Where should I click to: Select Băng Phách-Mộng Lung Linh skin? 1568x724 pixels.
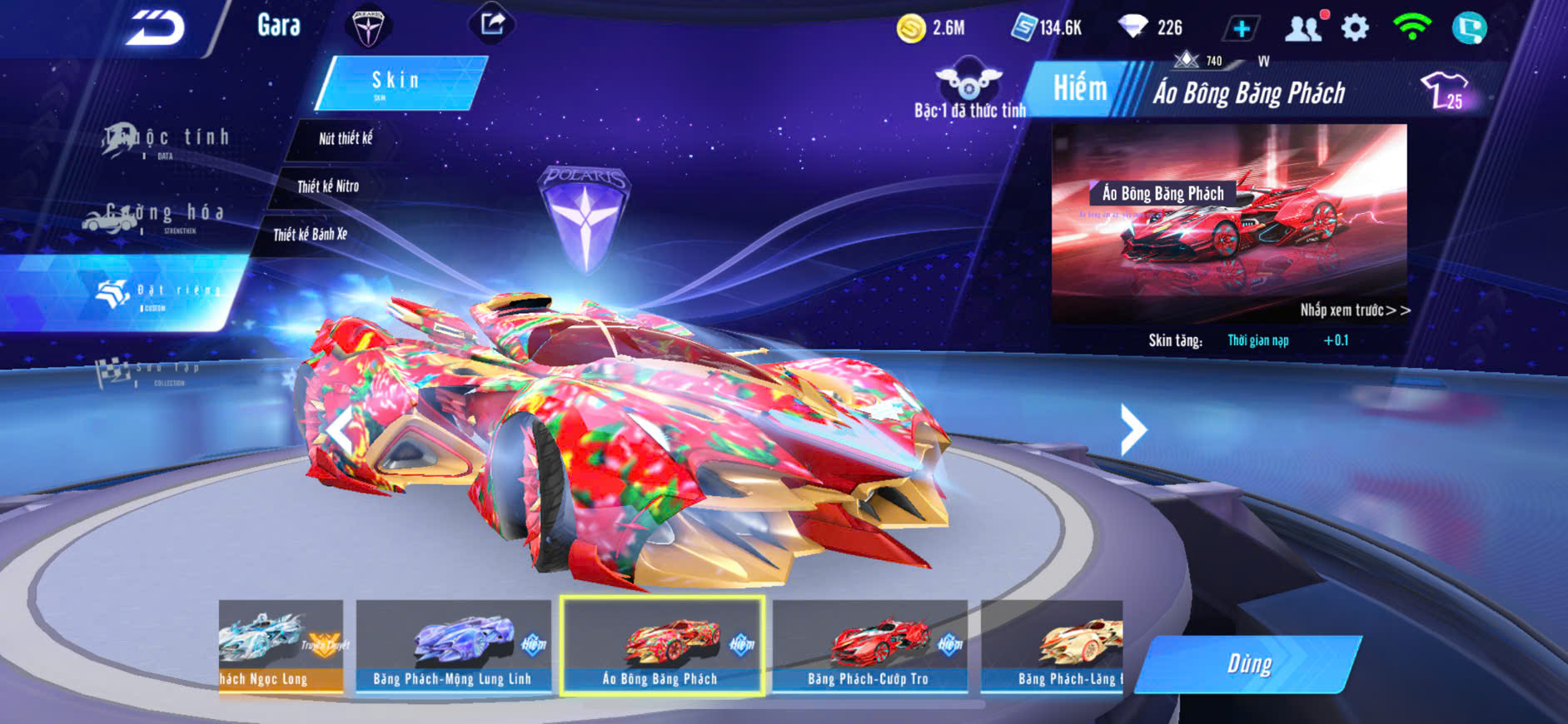pos(453,646)
